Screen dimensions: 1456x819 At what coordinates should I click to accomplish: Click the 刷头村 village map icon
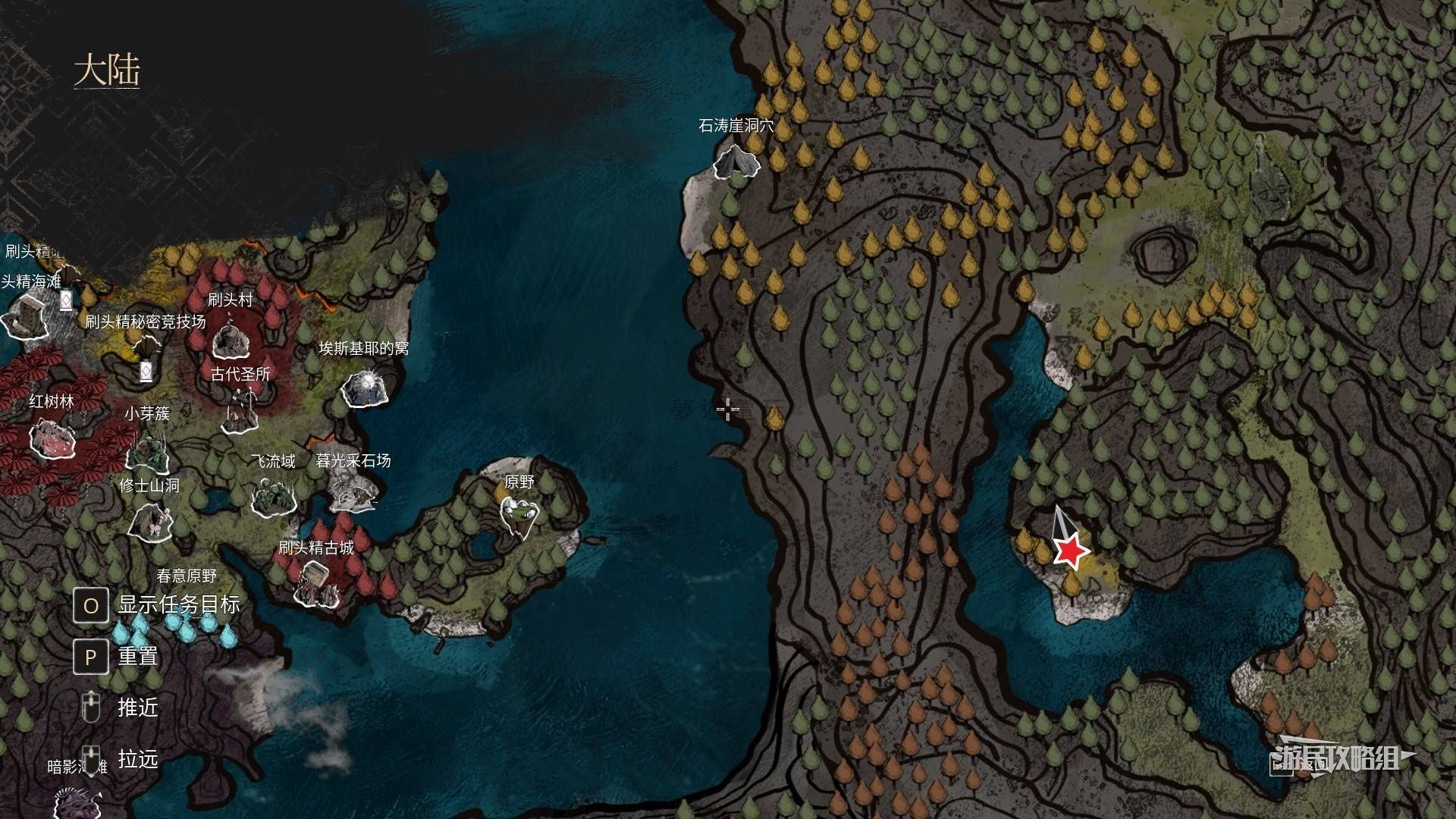click(231, 340)
